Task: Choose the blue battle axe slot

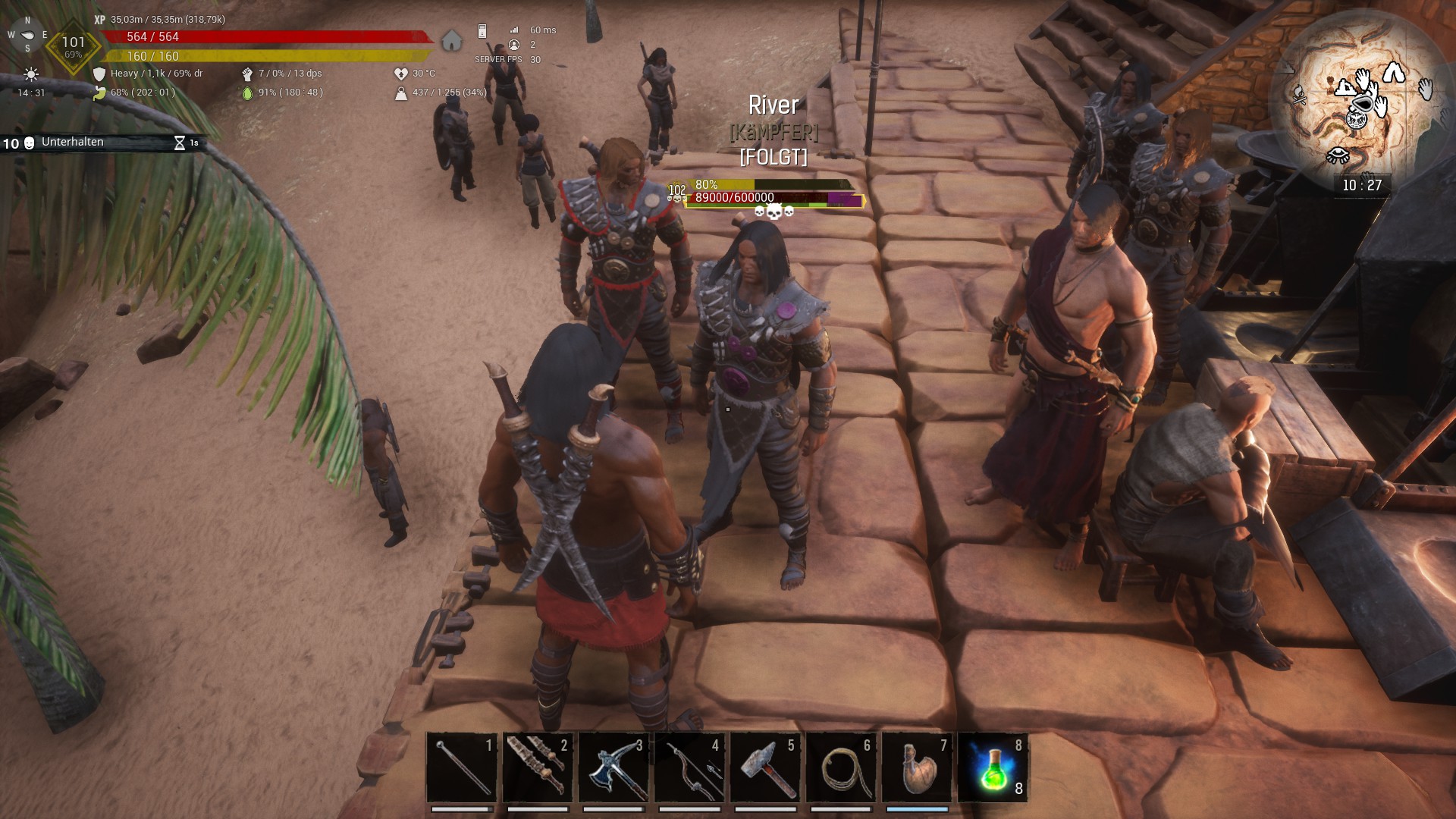Action: (613, 767)
